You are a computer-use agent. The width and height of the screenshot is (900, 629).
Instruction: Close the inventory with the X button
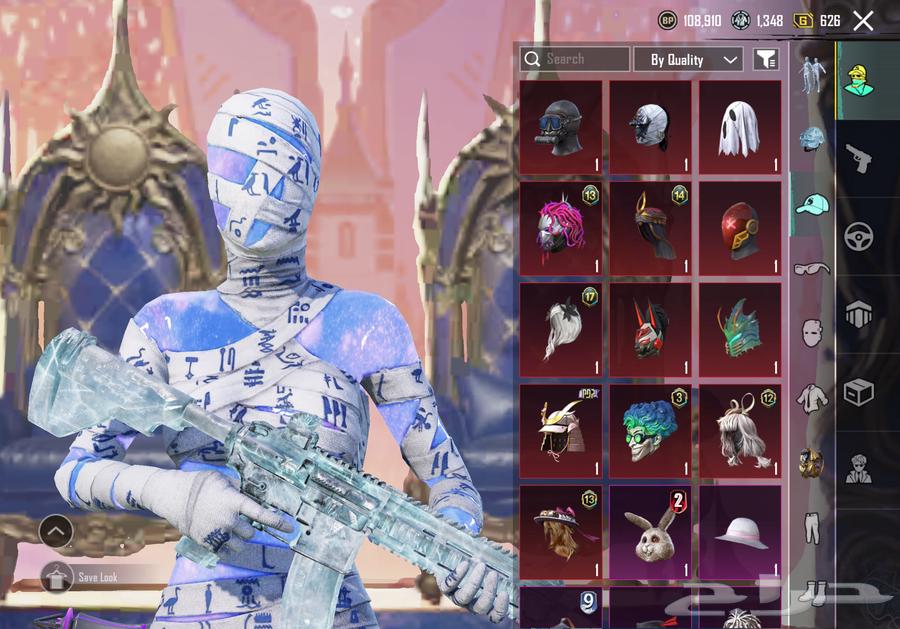(x=863, y=20)
